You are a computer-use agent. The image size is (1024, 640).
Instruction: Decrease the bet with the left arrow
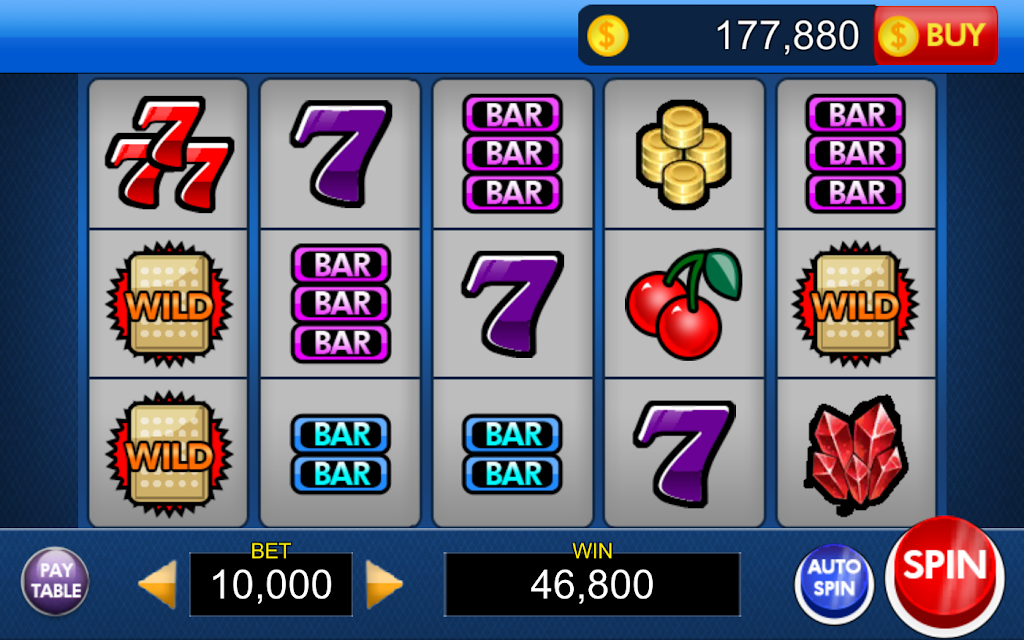tap(158, 583)
